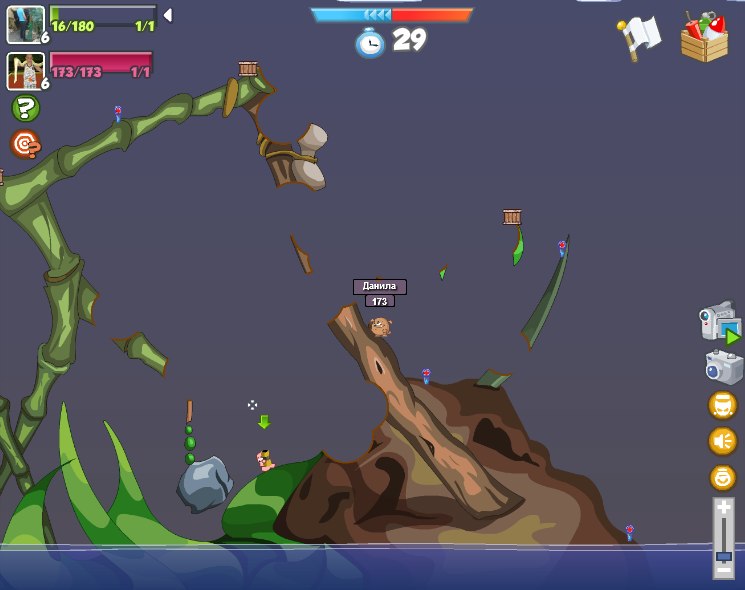Click the yellow round button above zoom slider
This screenshot has height=590, width=745.
(722, 477)
